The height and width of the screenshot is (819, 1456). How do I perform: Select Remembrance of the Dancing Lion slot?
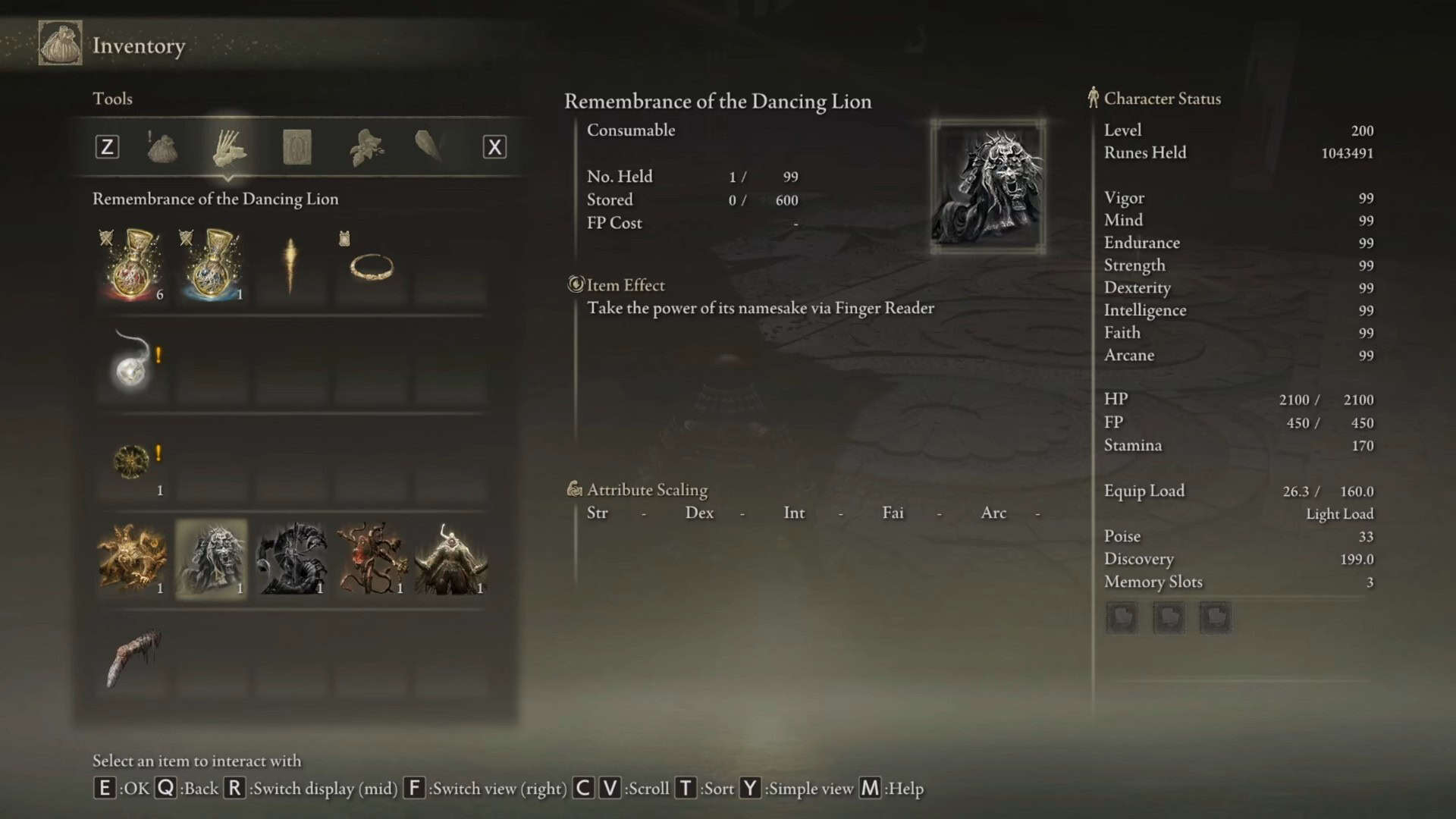212,559
